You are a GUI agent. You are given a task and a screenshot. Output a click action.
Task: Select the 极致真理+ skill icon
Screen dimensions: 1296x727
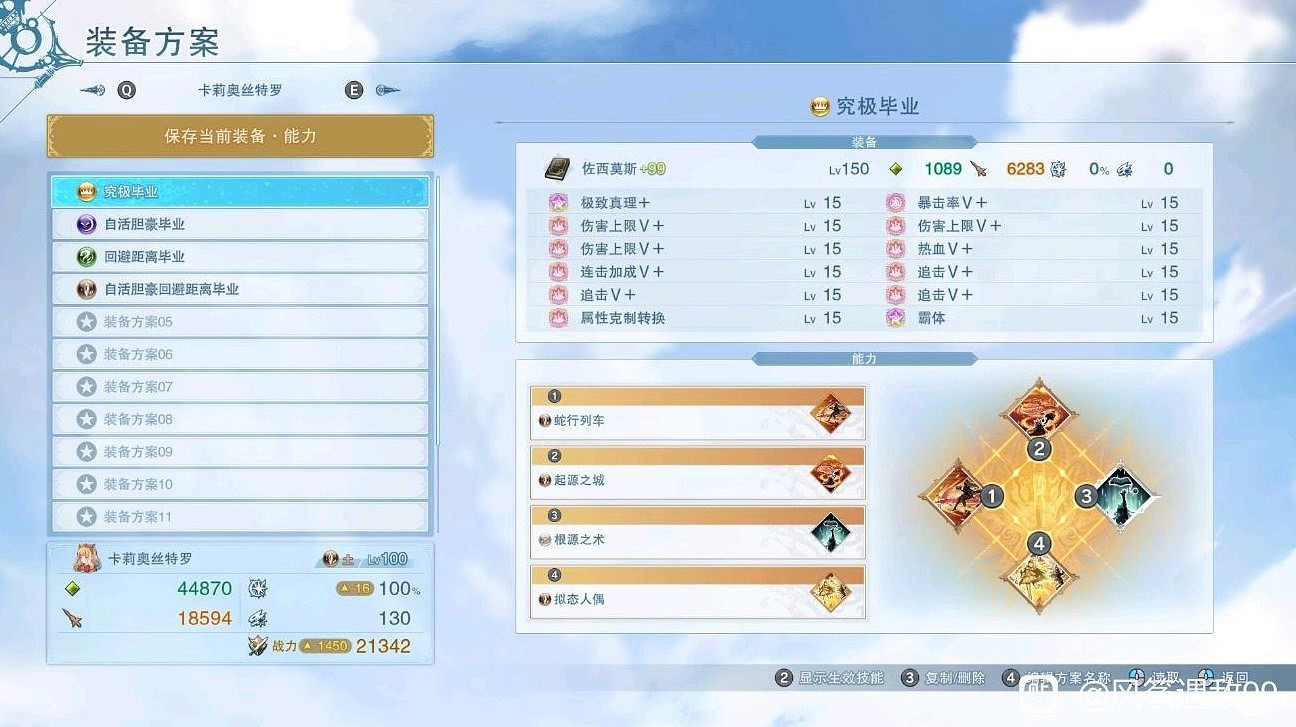click(557, 202)
